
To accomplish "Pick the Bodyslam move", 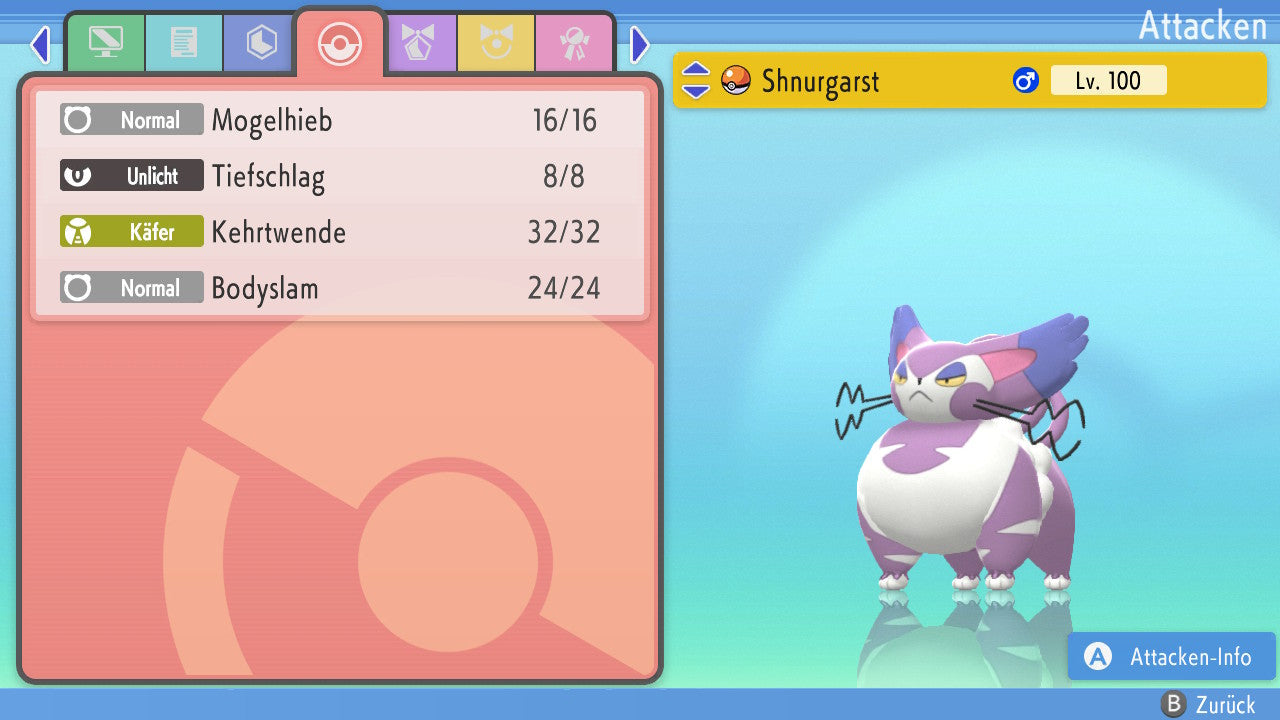I will click(x=340, y=289).
